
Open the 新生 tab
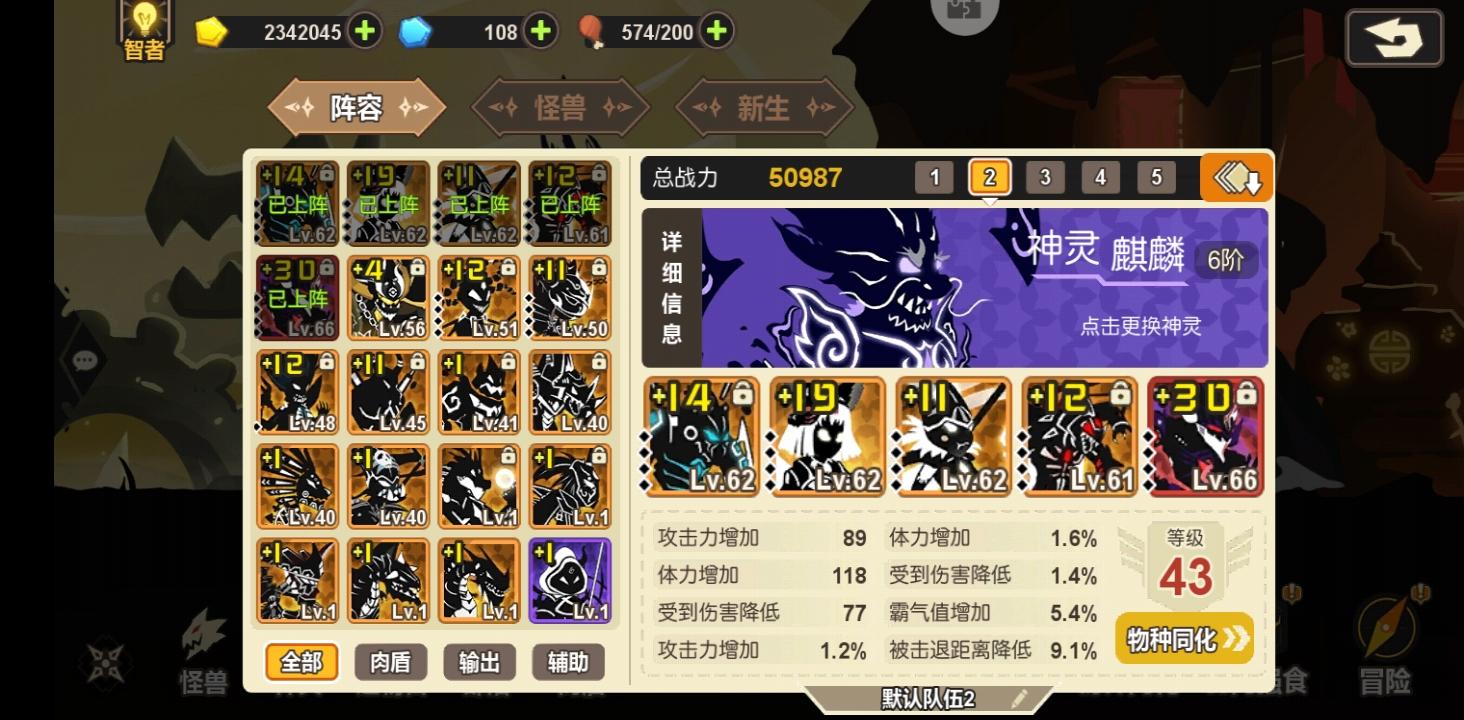pyautogui.click(x=764, y=107)
